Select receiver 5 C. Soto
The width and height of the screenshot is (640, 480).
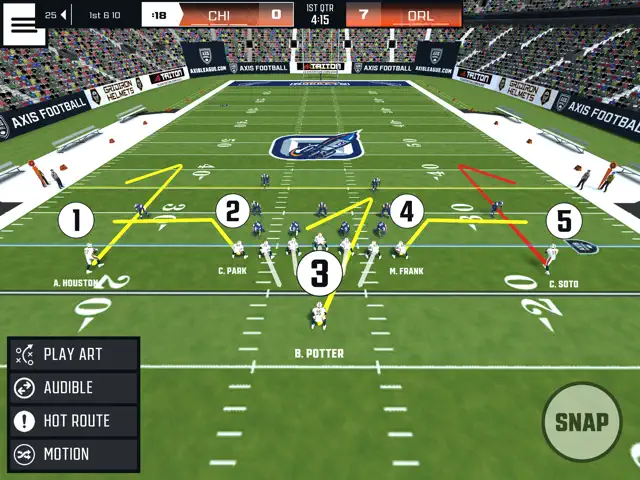point(563,221)
